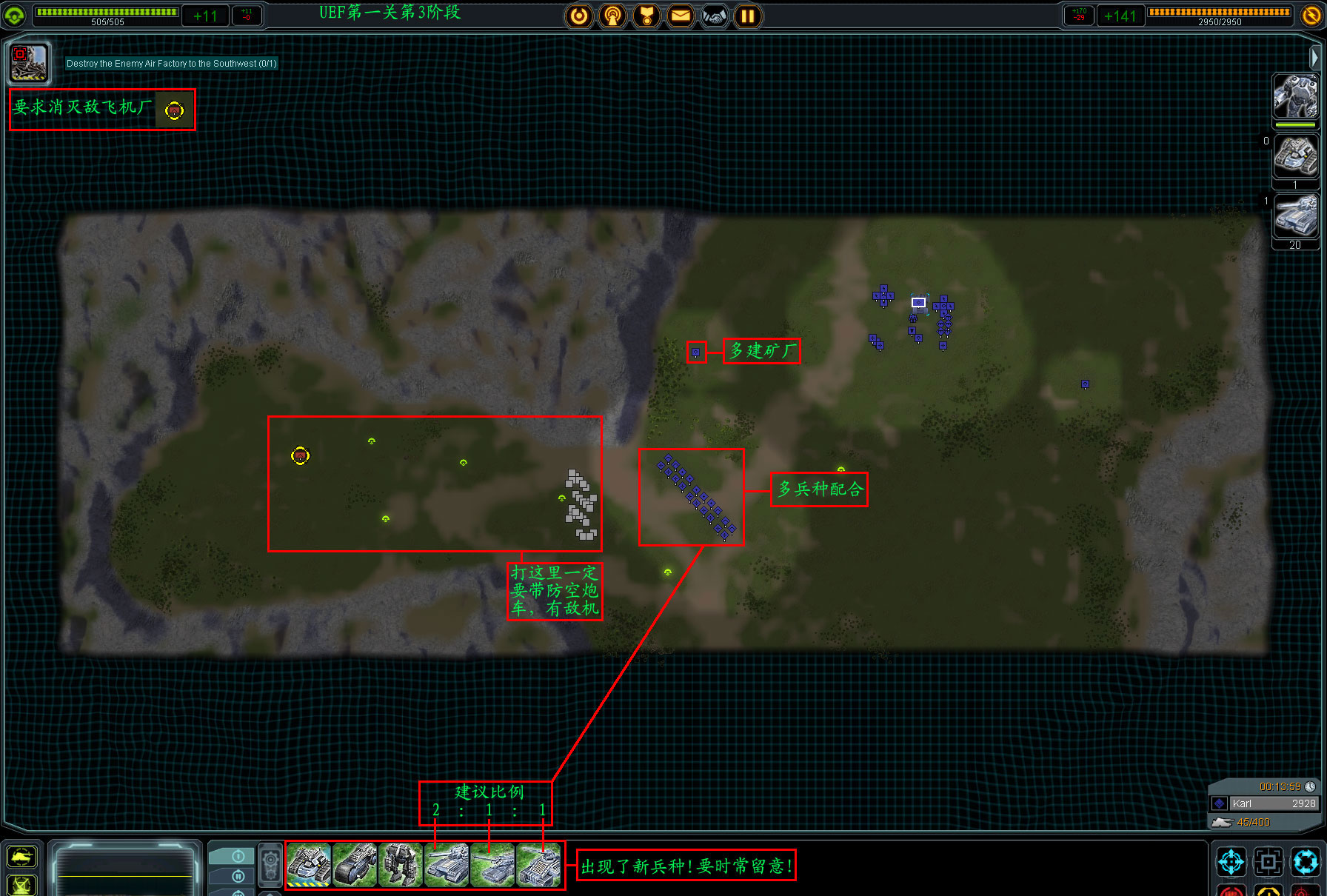The height and width of the screenshot is (896, 1327).
Task: Open the envelope messages button
Action: [681, 16]
